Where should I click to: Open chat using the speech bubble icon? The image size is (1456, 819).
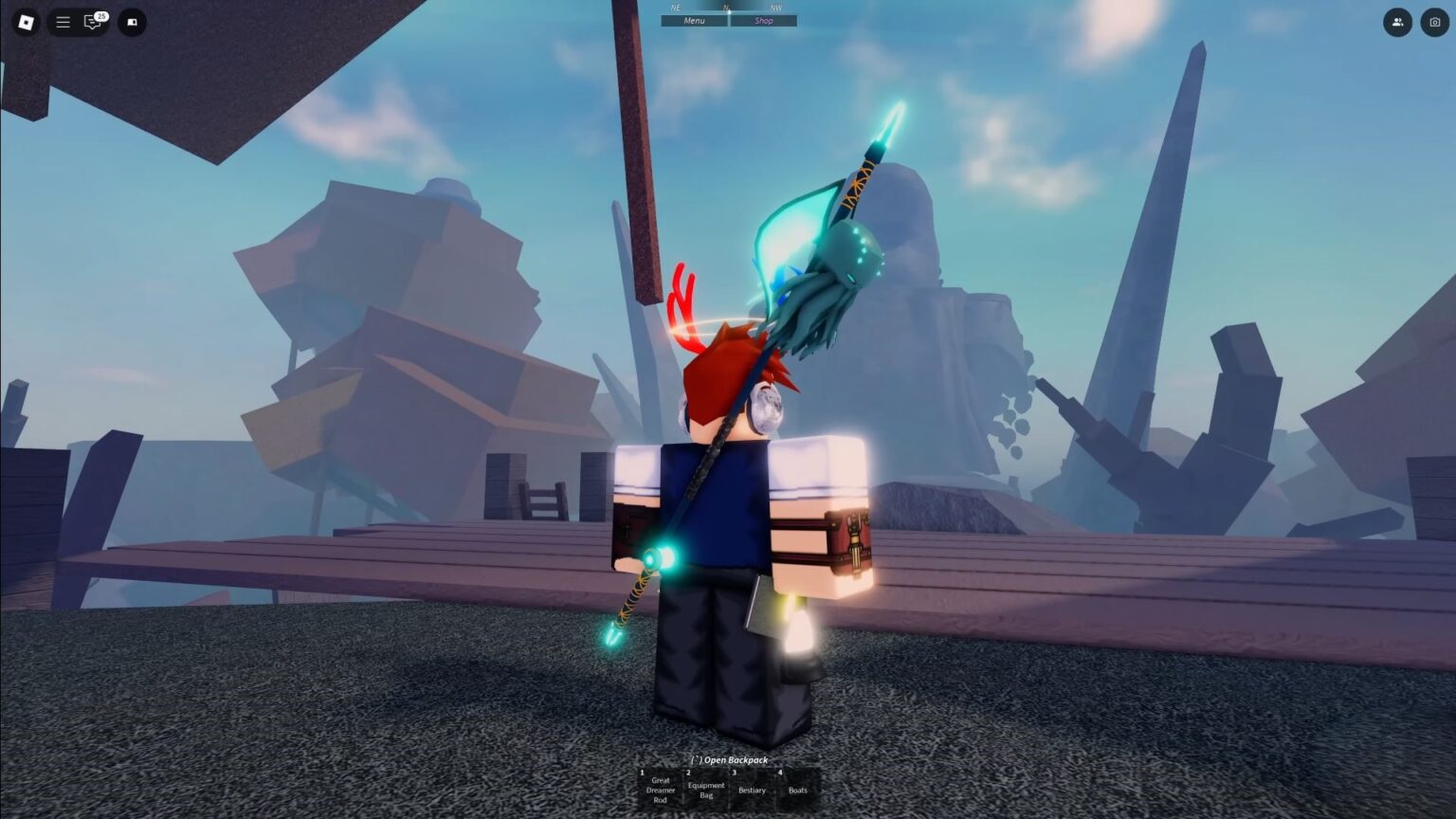[x=92, y=24]
